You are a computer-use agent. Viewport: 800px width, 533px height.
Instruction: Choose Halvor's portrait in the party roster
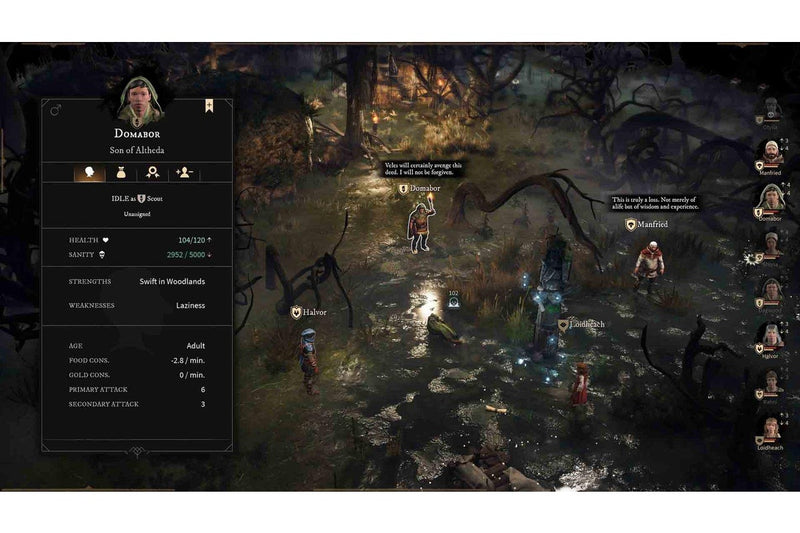tap(770, 336)
